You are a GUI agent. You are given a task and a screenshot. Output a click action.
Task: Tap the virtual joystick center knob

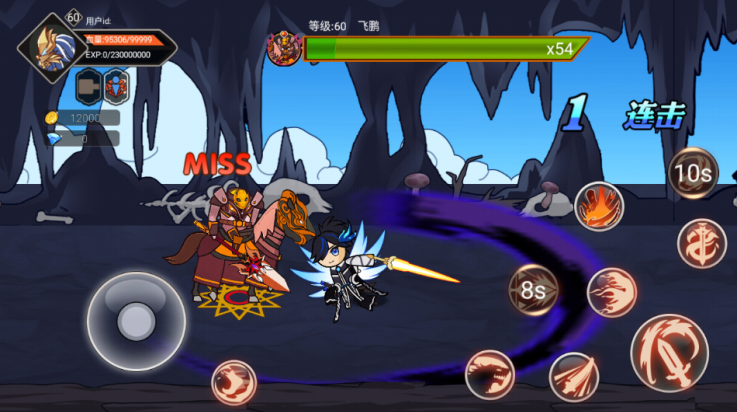135,321
